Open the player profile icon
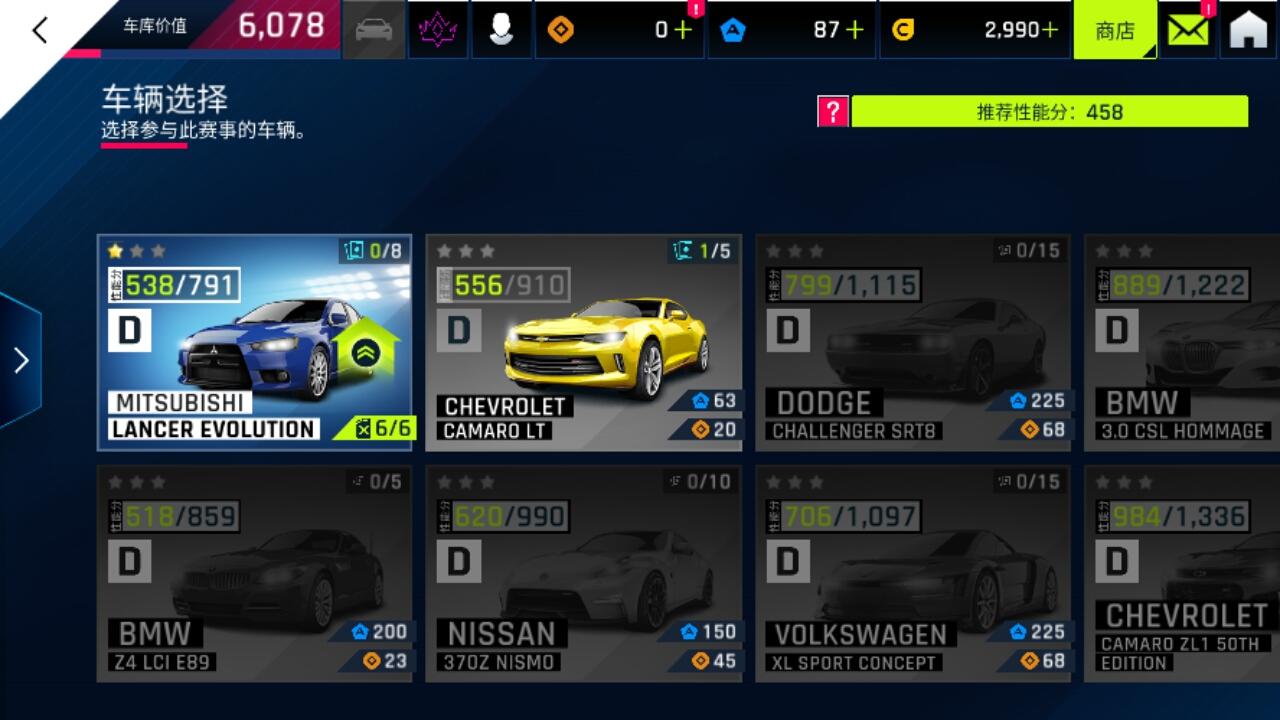This screenshot has height=720, width=1280. point(501,30)
